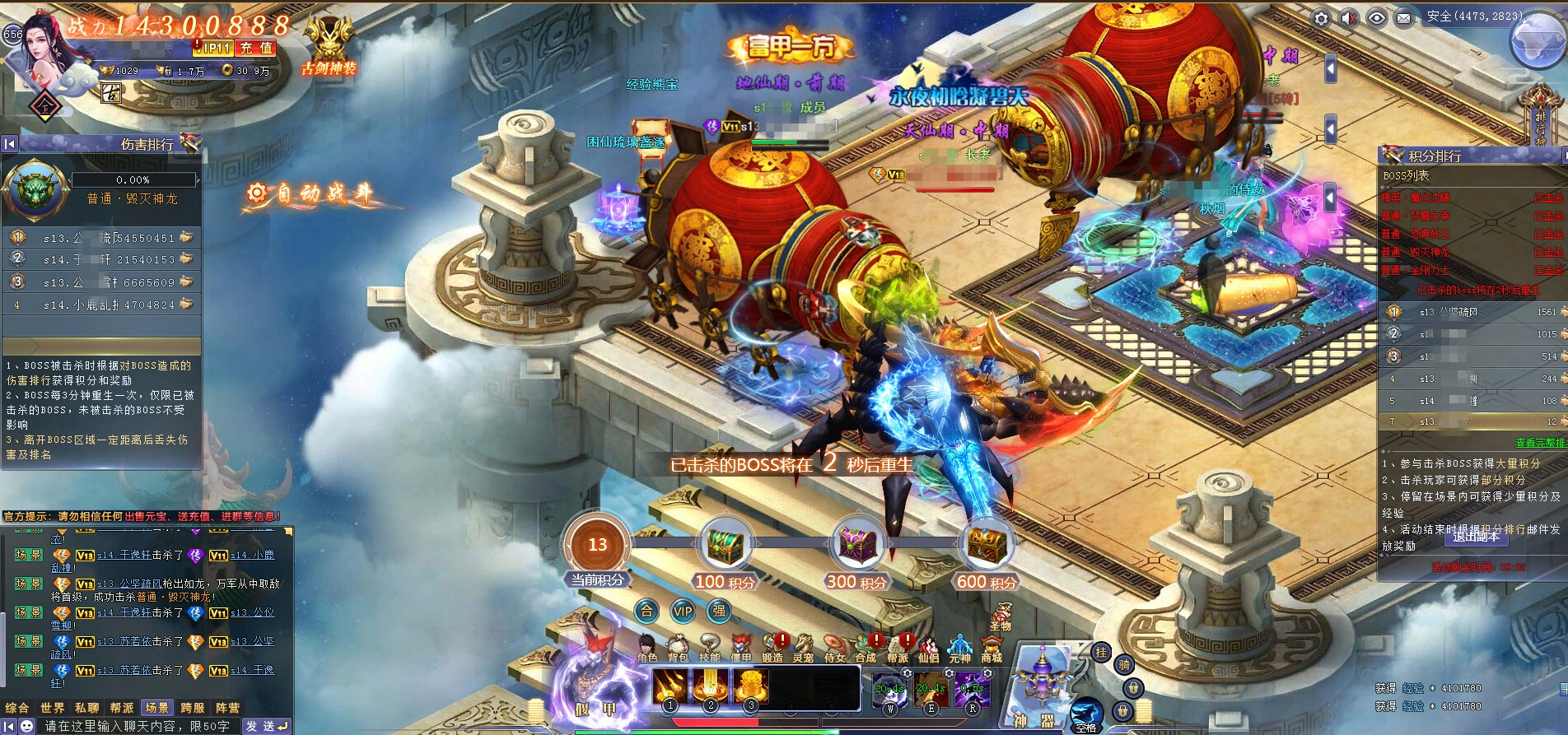The height and width of the screenshot is (735, 1568).
Task: Open the 商城 shop
Action: [x=992, y=649]
